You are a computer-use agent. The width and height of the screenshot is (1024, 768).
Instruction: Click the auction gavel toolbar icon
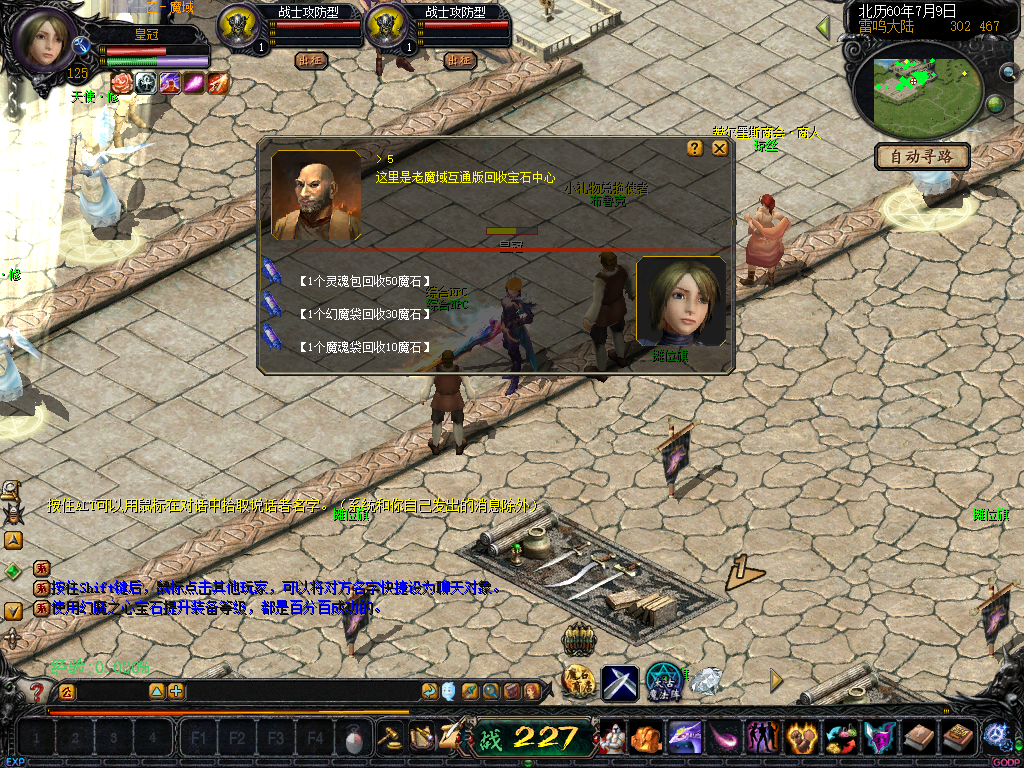389,738
